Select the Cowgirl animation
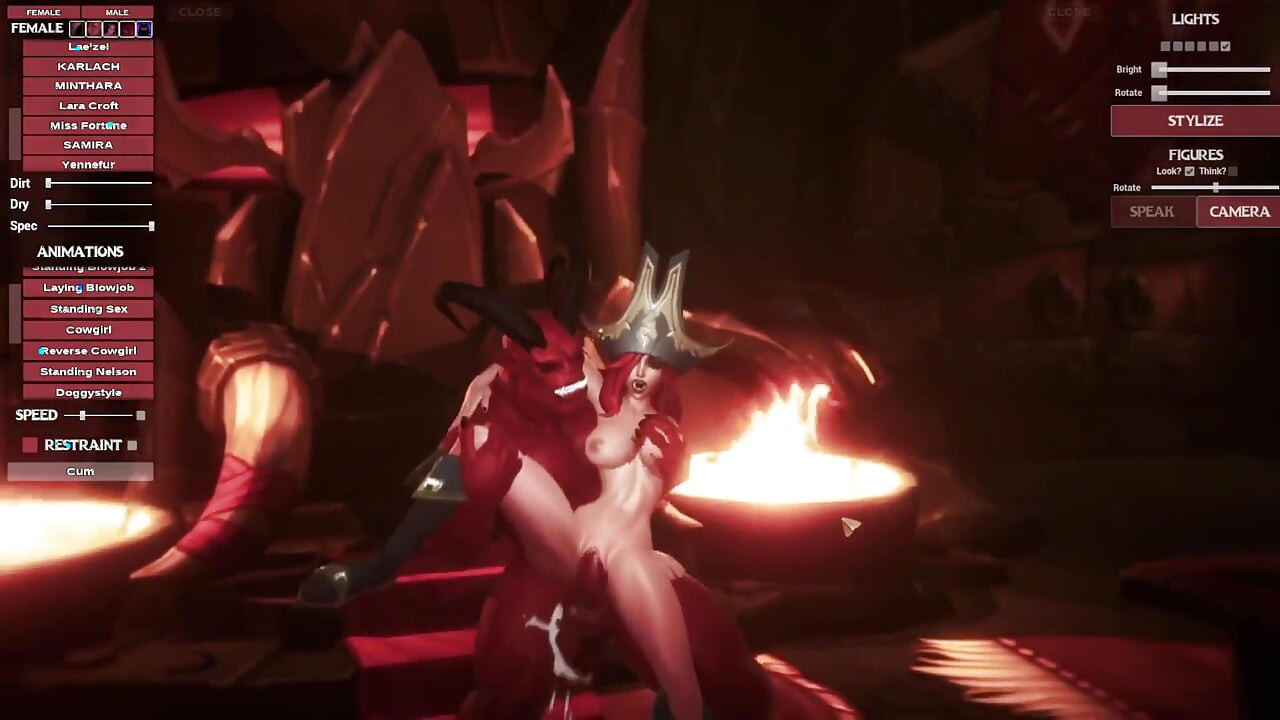The height and width of the screenshot is (720, 1280). tap(87, 329)
